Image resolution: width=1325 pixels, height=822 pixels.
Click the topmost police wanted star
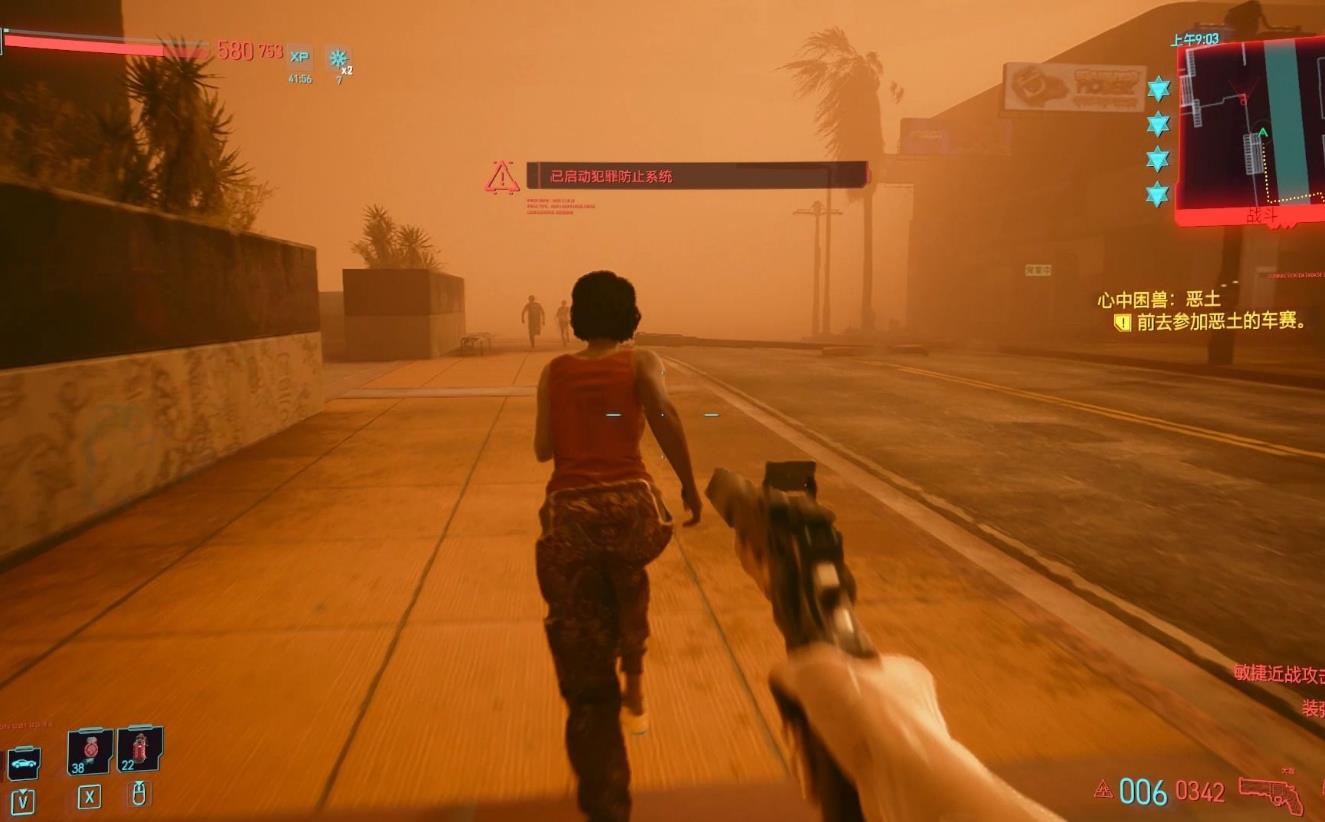point(1158,89)
